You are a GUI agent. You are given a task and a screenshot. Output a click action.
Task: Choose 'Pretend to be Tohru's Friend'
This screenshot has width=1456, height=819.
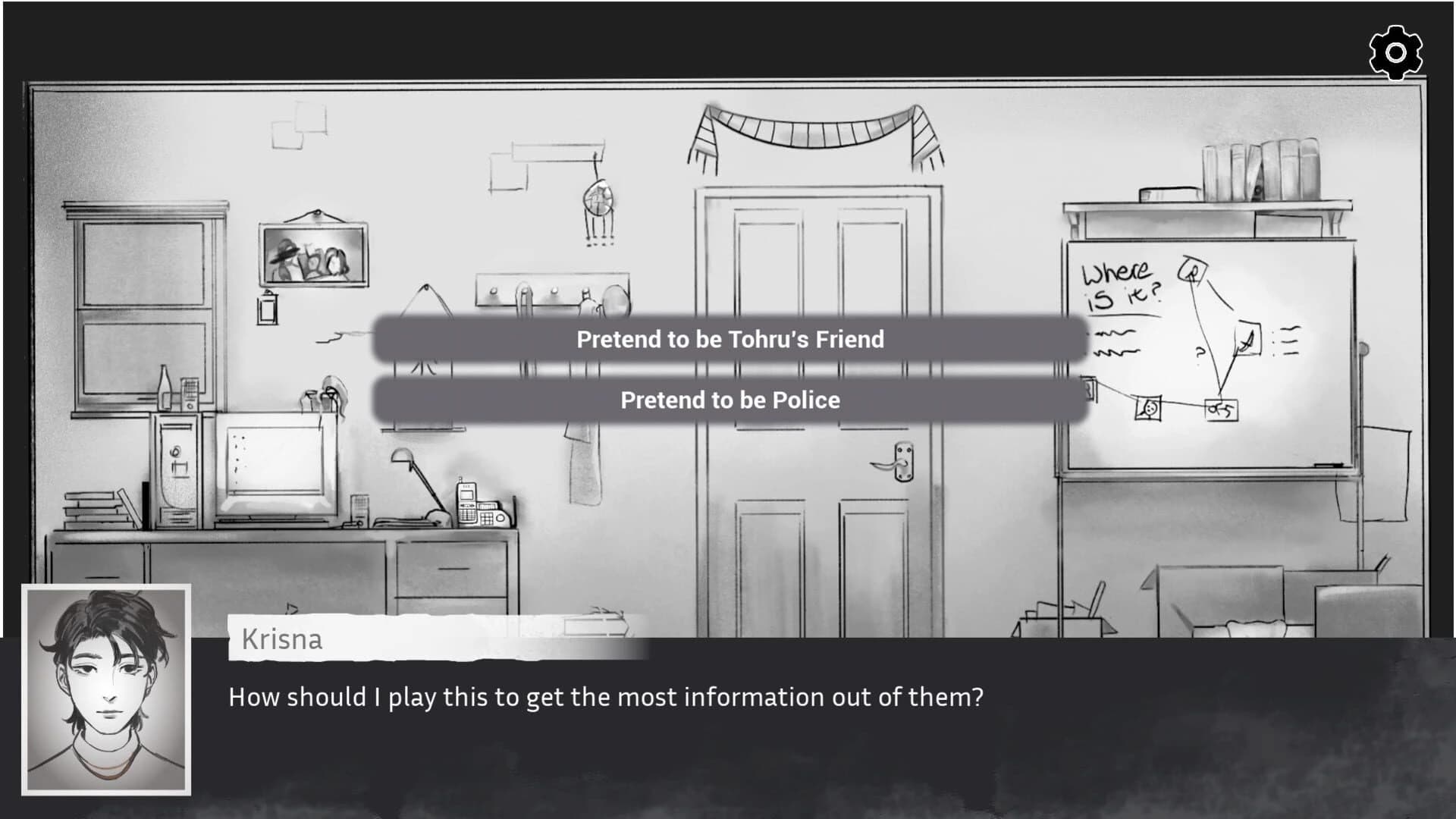coord(730,340)
